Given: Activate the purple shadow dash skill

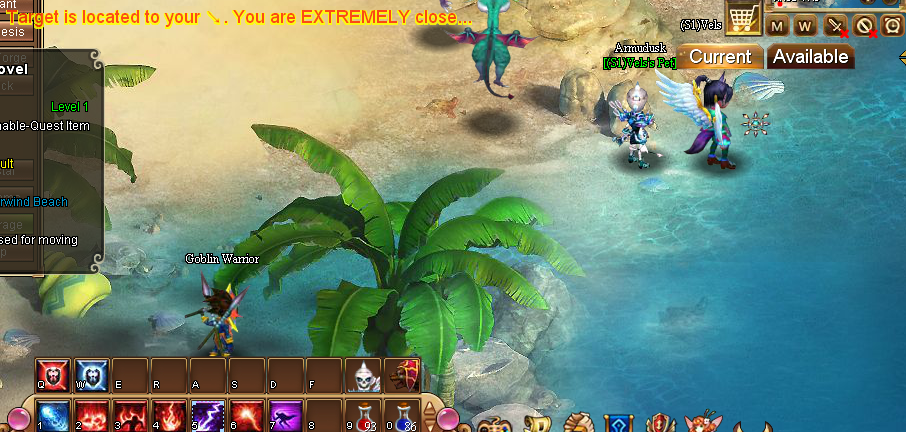Looking at the screenshot, I should (285, 415).
